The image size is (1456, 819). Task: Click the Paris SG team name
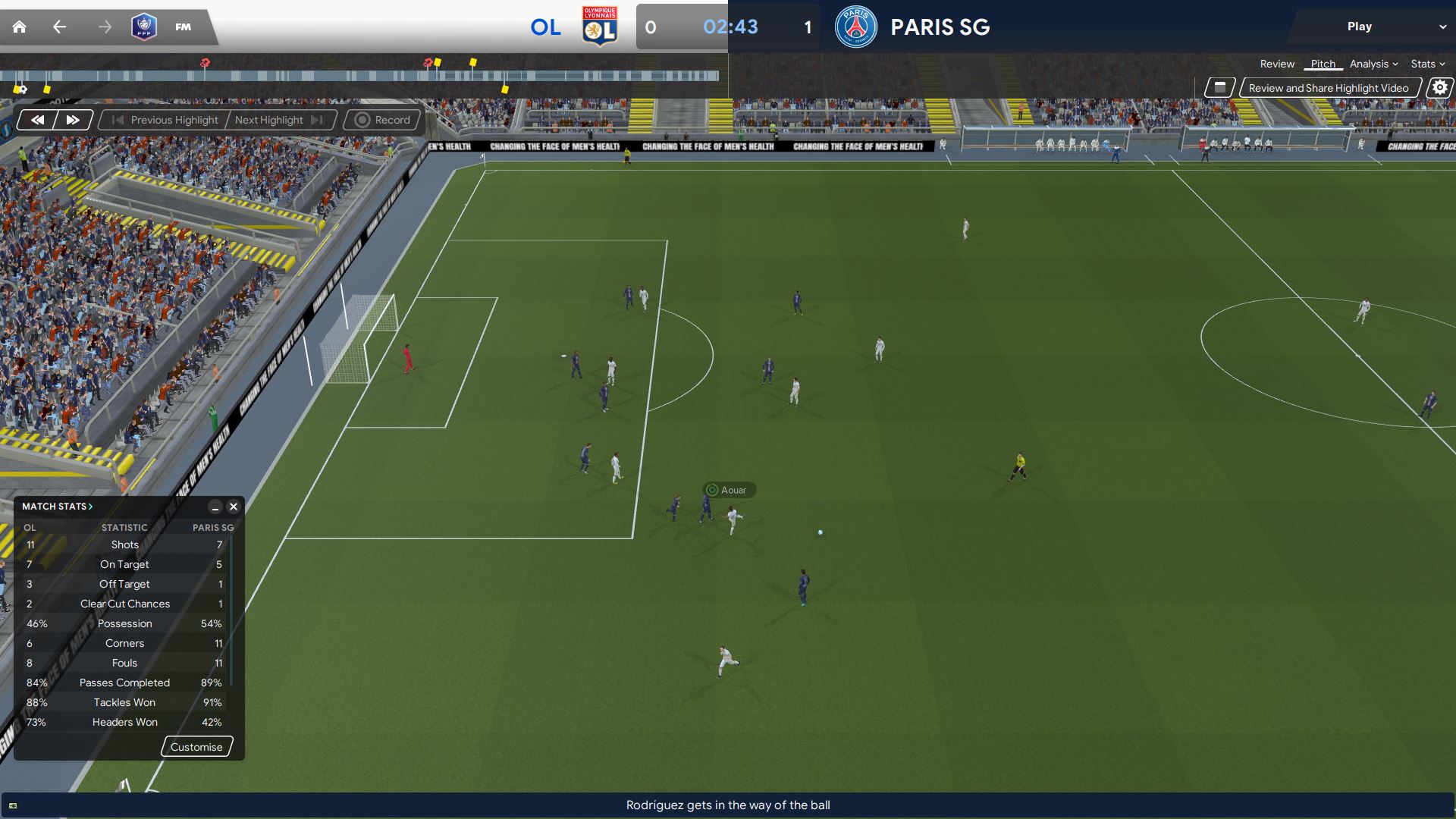(940, 27)
